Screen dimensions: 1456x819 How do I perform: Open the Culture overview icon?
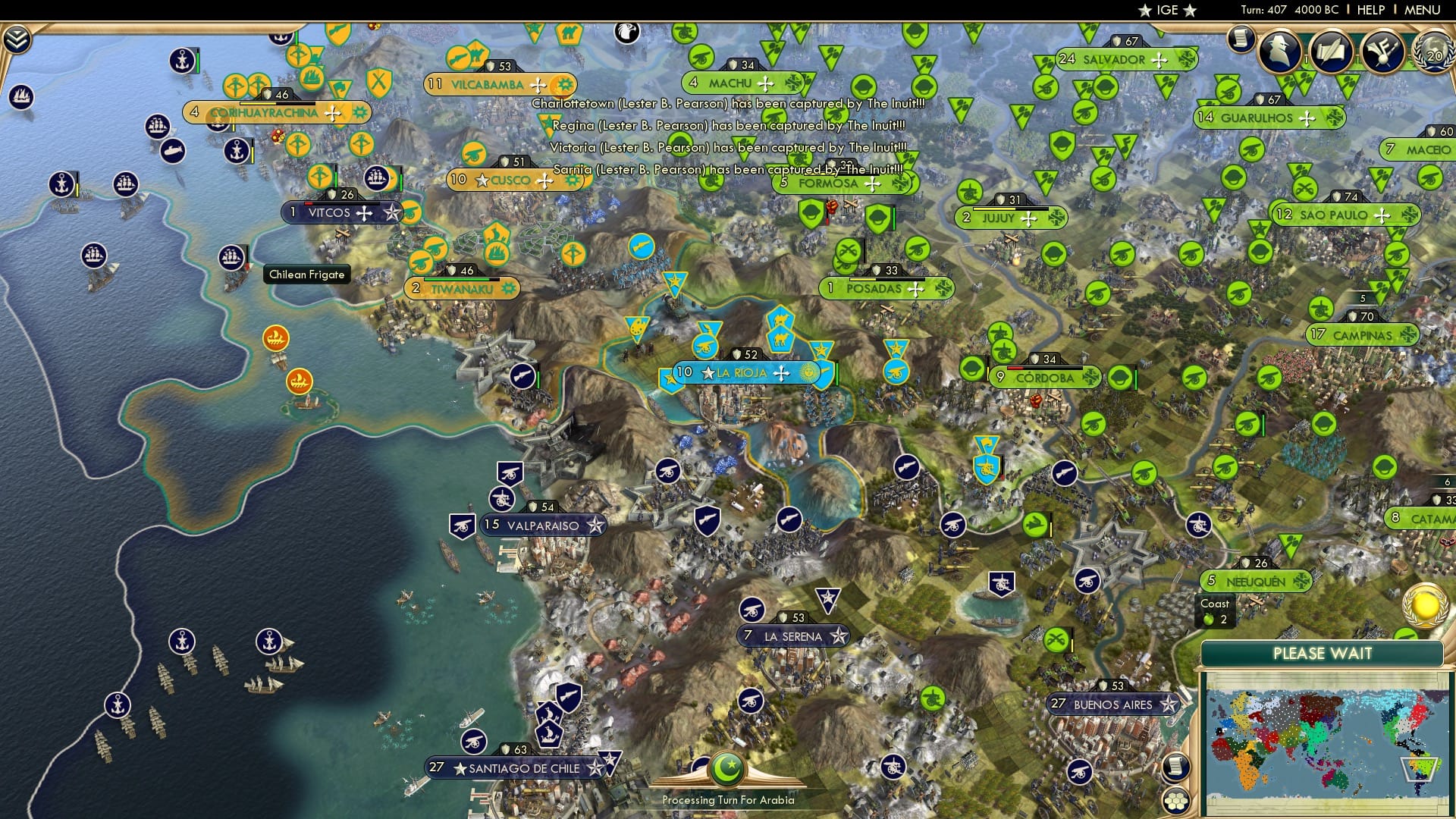point(1382,52)
